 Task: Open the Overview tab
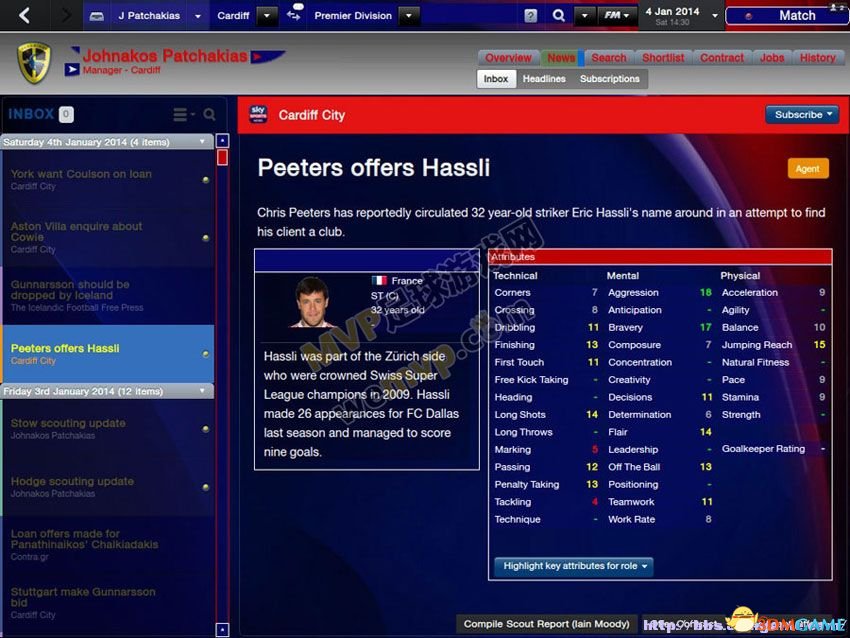[508, 58]
